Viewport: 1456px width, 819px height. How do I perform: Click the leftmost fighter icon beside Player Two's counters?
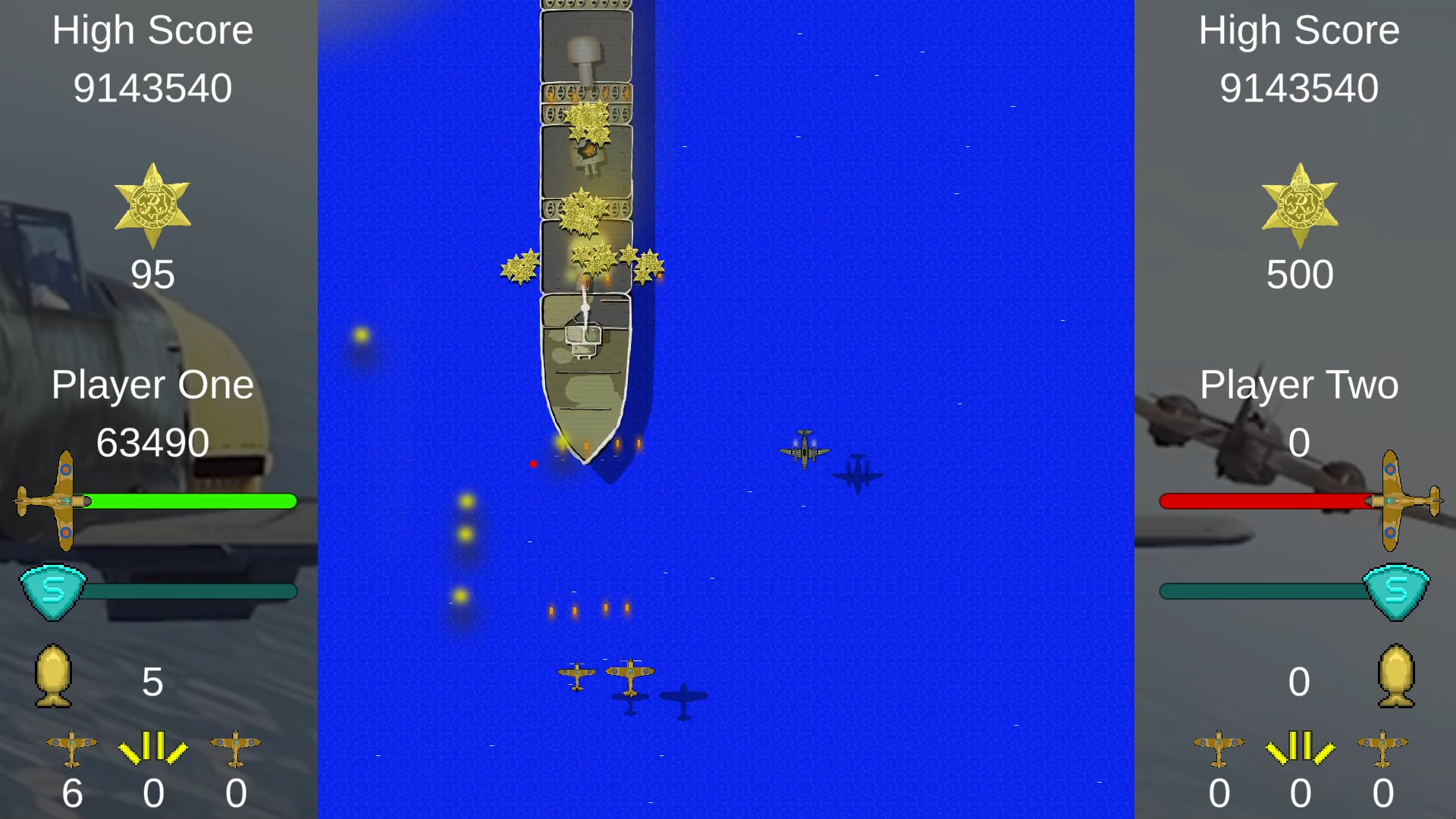(x=1220, y=749)
